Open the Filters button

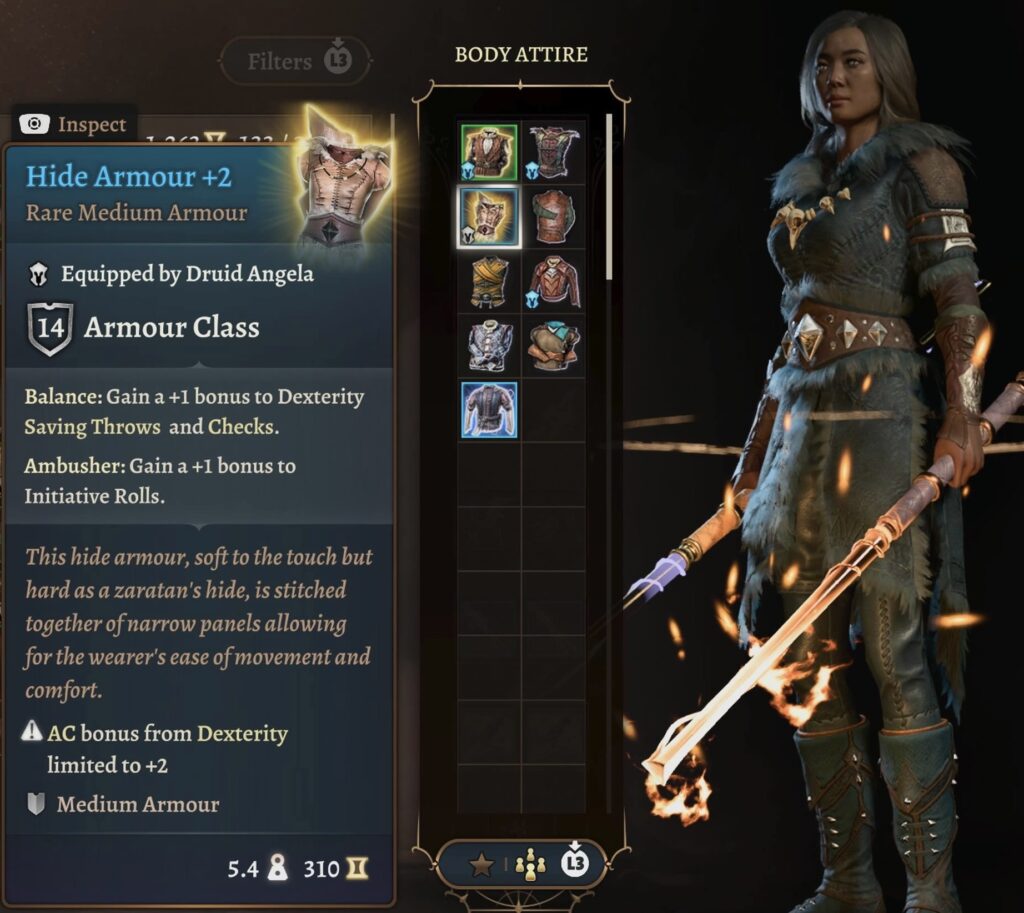(294, 61)
